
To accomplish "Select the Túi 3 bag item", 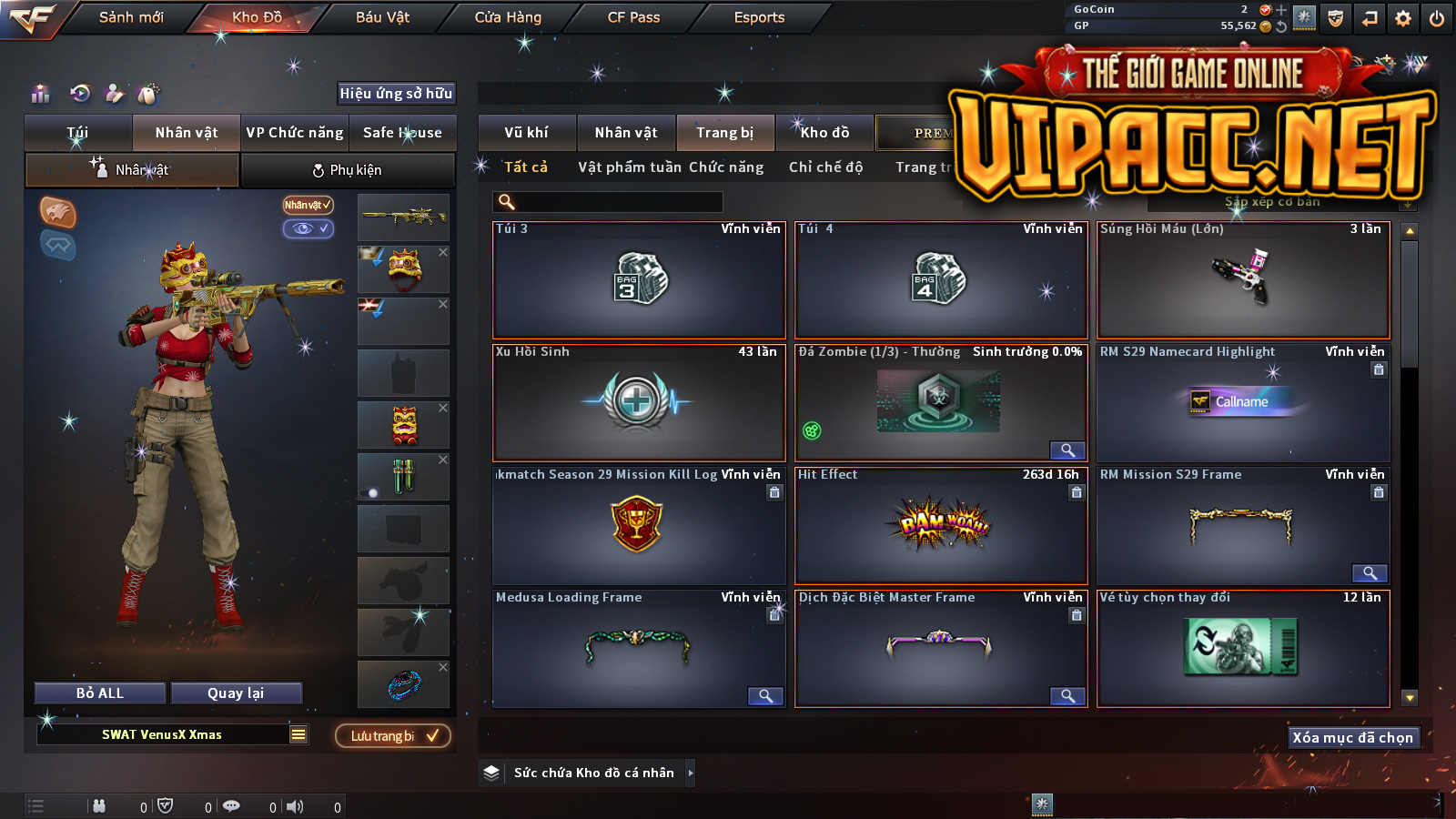I will (x=639, y=280).
